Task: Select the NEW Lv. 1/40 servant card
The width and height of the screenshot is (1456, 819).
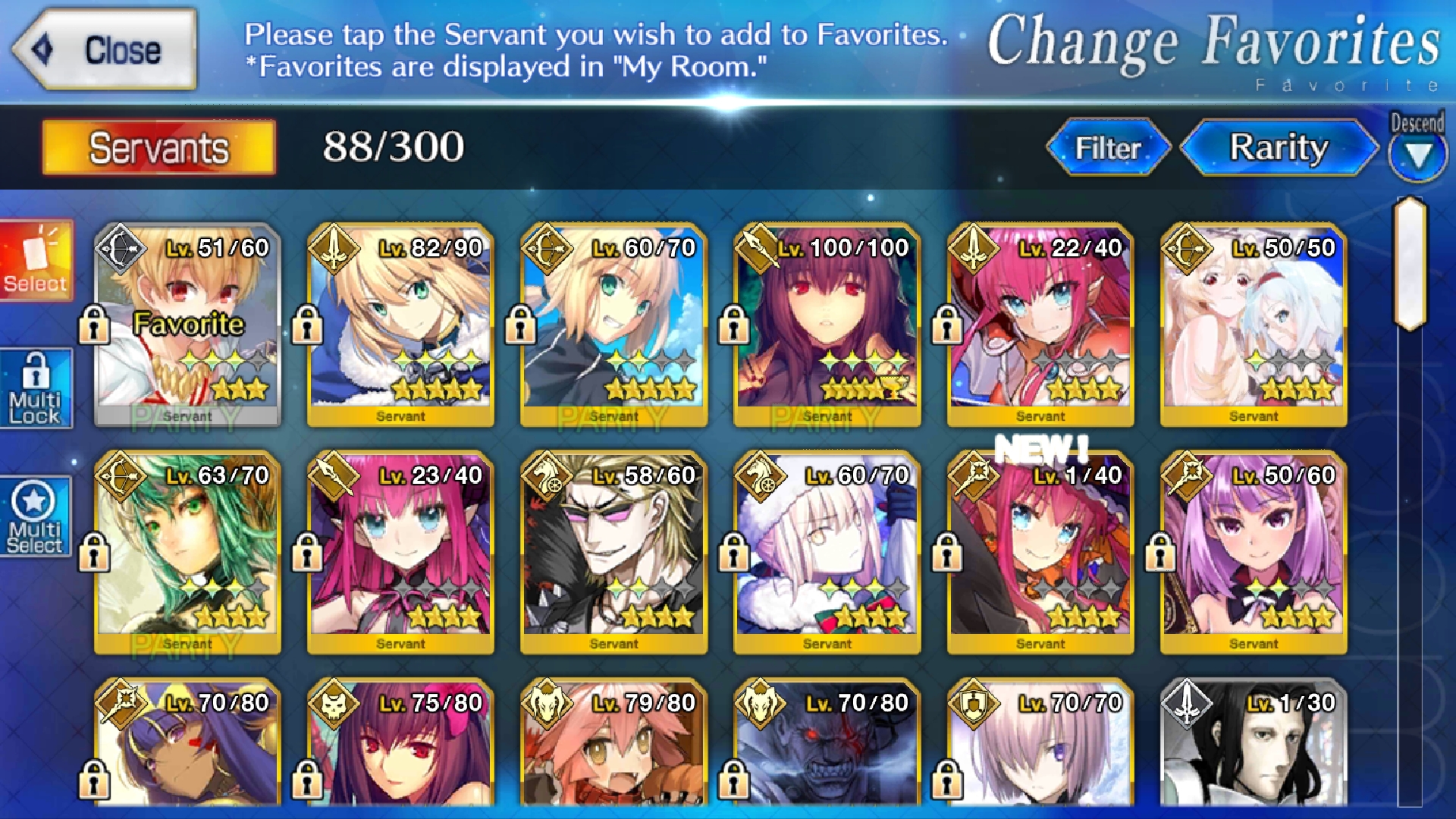Action: click(1040, 552)
